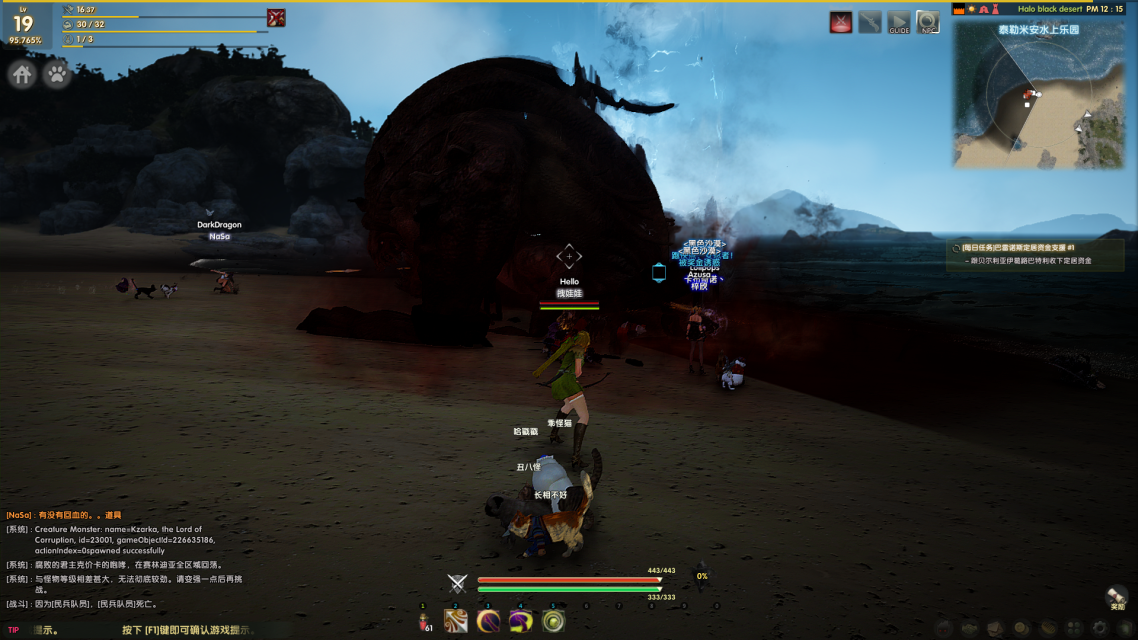Open the four-dot menu icon
This screenshot has height=640, width=1138.
tap(1074, 628)
